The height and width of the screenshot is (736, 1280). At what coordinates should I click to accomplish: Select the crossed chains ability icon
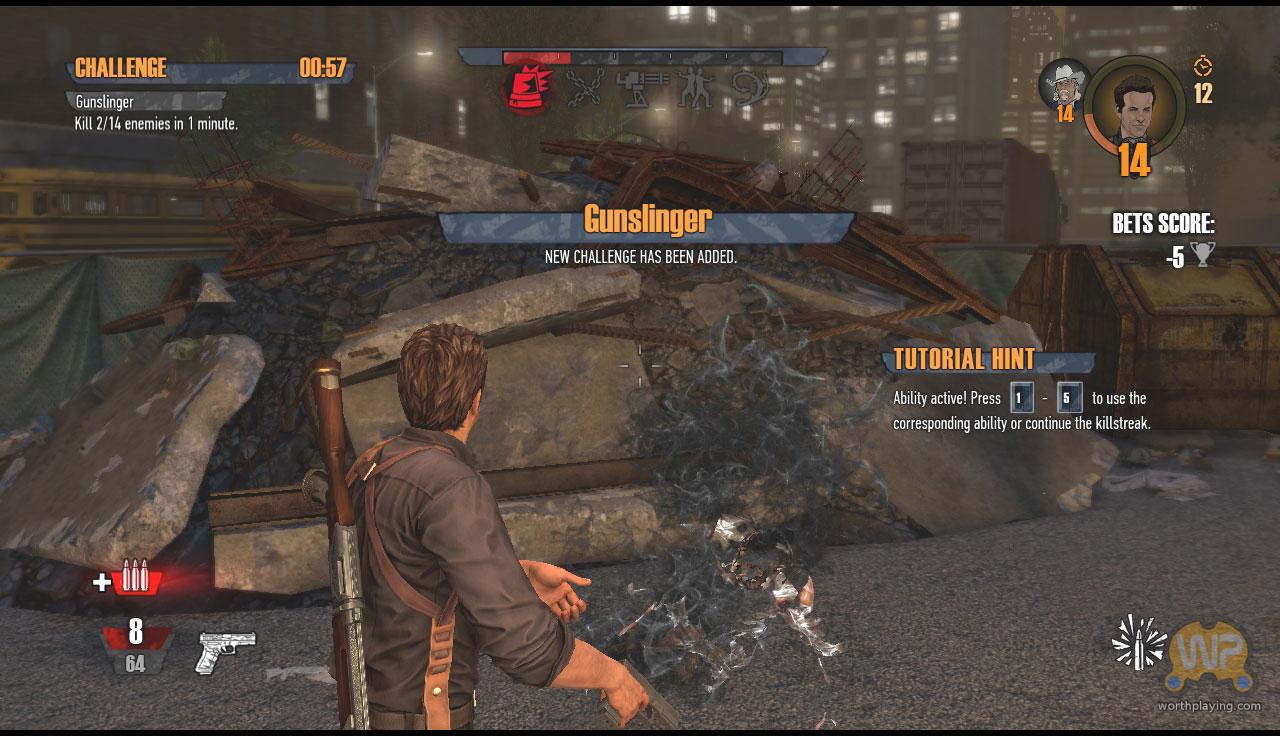(x=584, y=90)
